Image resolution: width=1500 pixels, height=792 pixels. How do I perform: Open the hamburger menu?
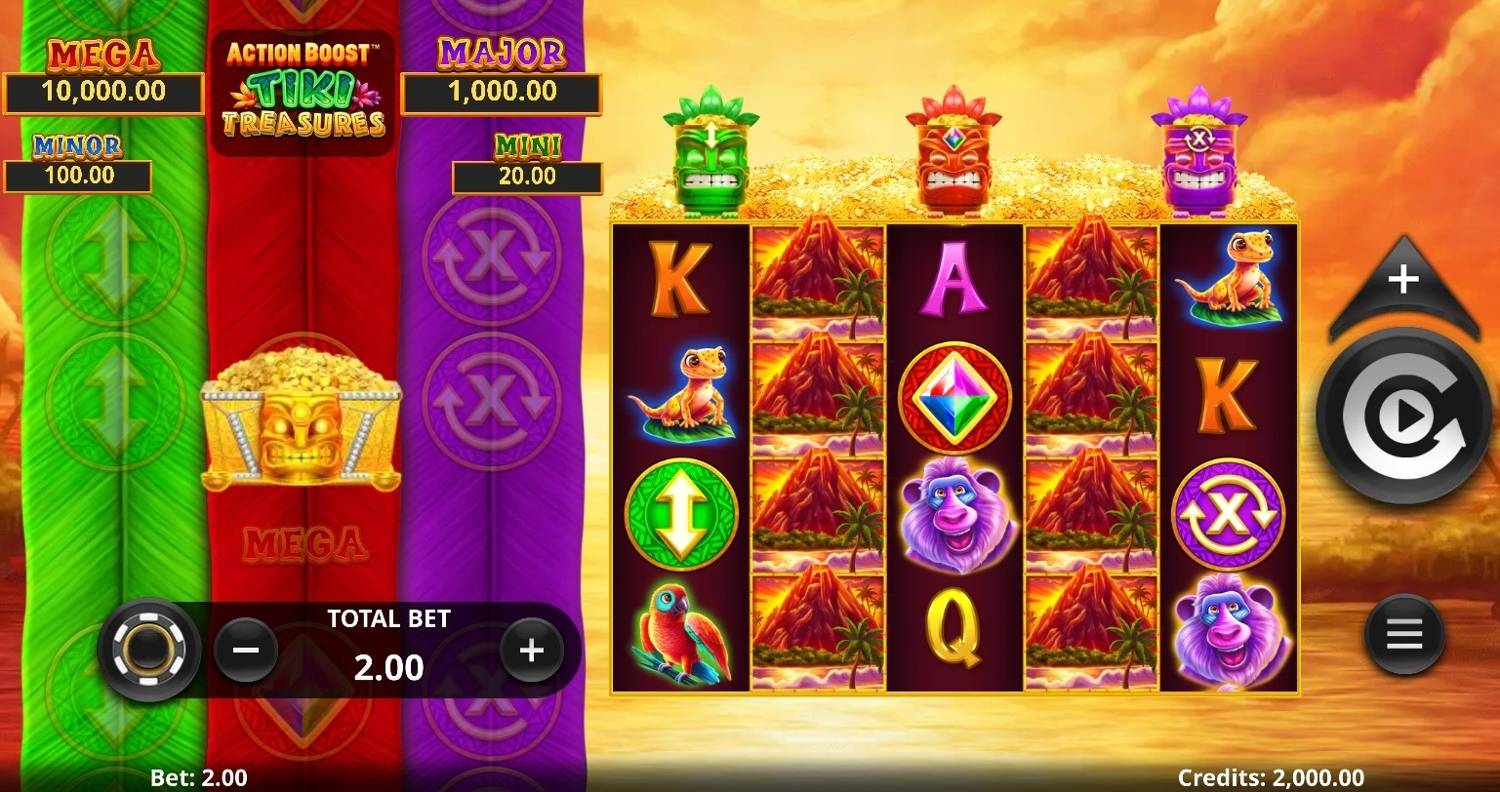coord(1404,634)
